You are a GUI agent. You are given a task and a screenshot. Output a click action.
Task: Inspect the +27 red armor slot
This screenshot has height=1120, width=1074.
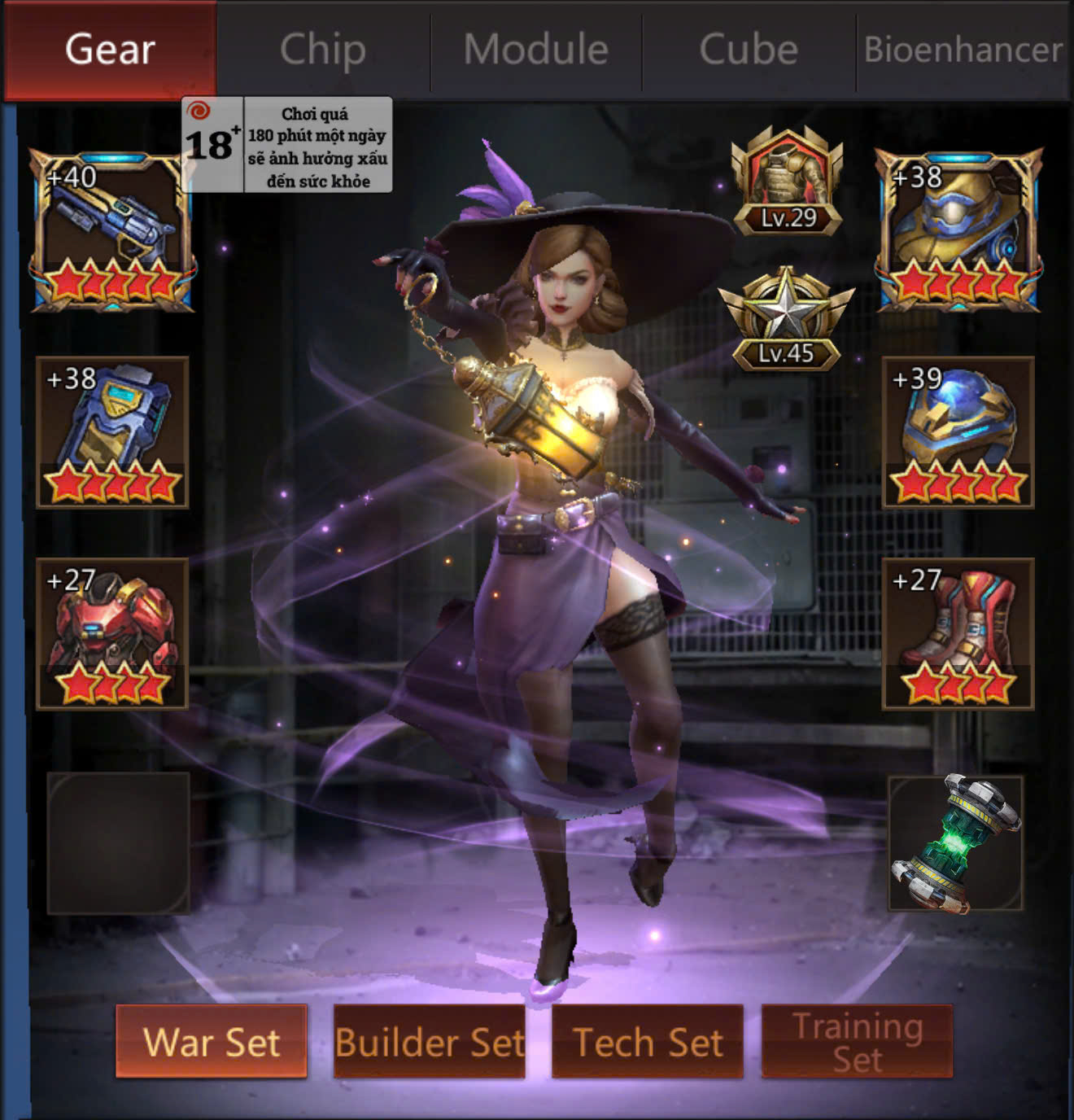(112, 634)
